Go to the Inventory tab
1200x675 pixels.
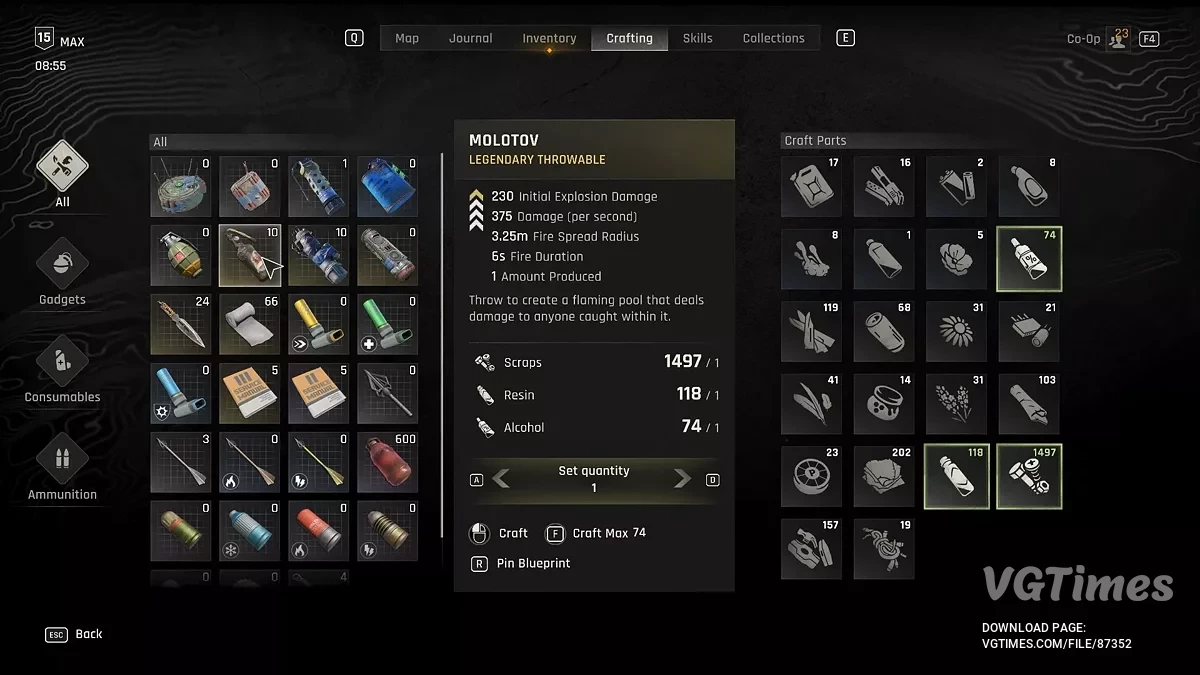(x=549, y=38)
